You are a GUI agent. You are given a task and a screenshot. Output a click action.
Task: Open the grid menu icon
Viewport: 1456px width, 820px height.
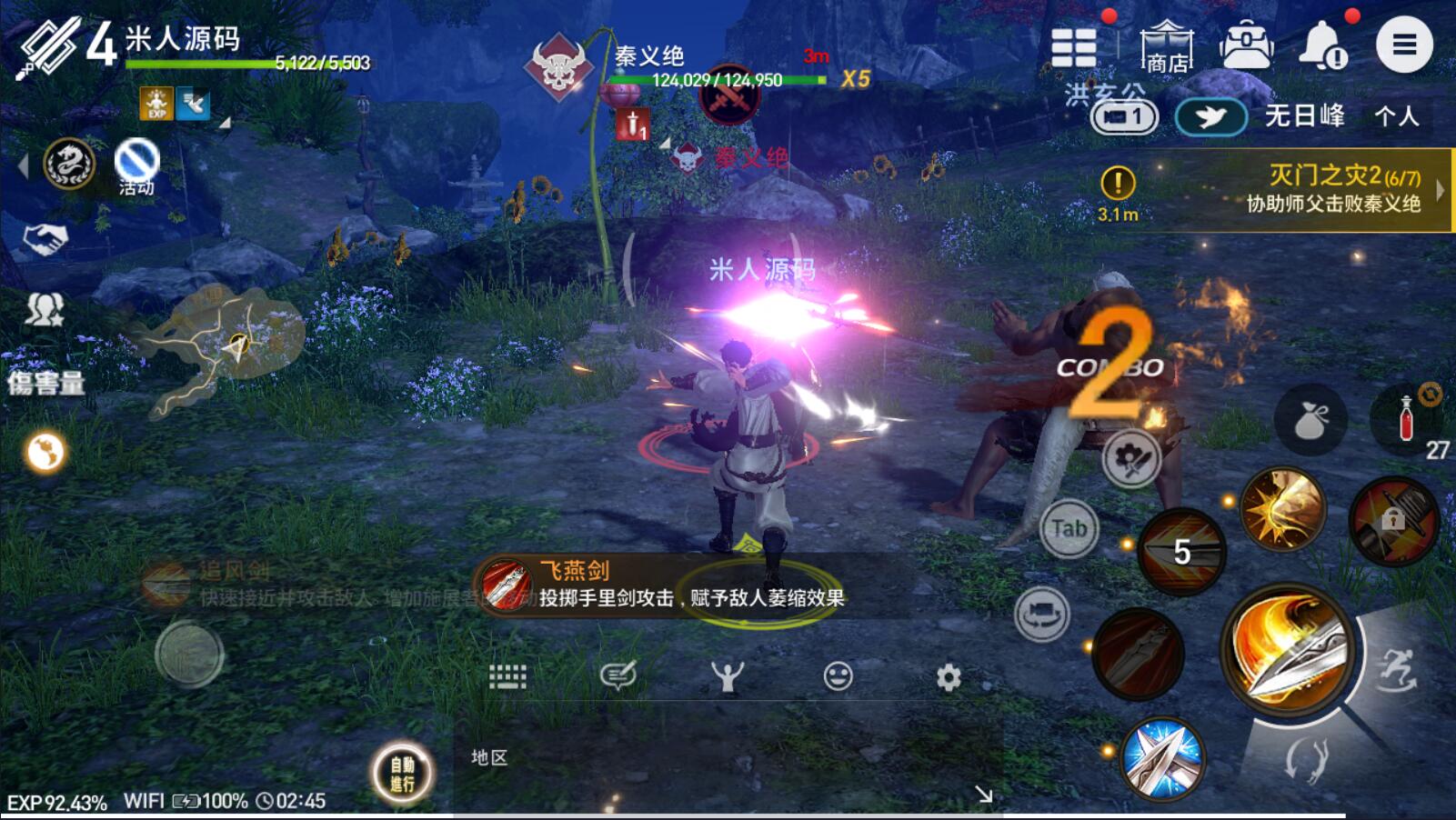1073,46
